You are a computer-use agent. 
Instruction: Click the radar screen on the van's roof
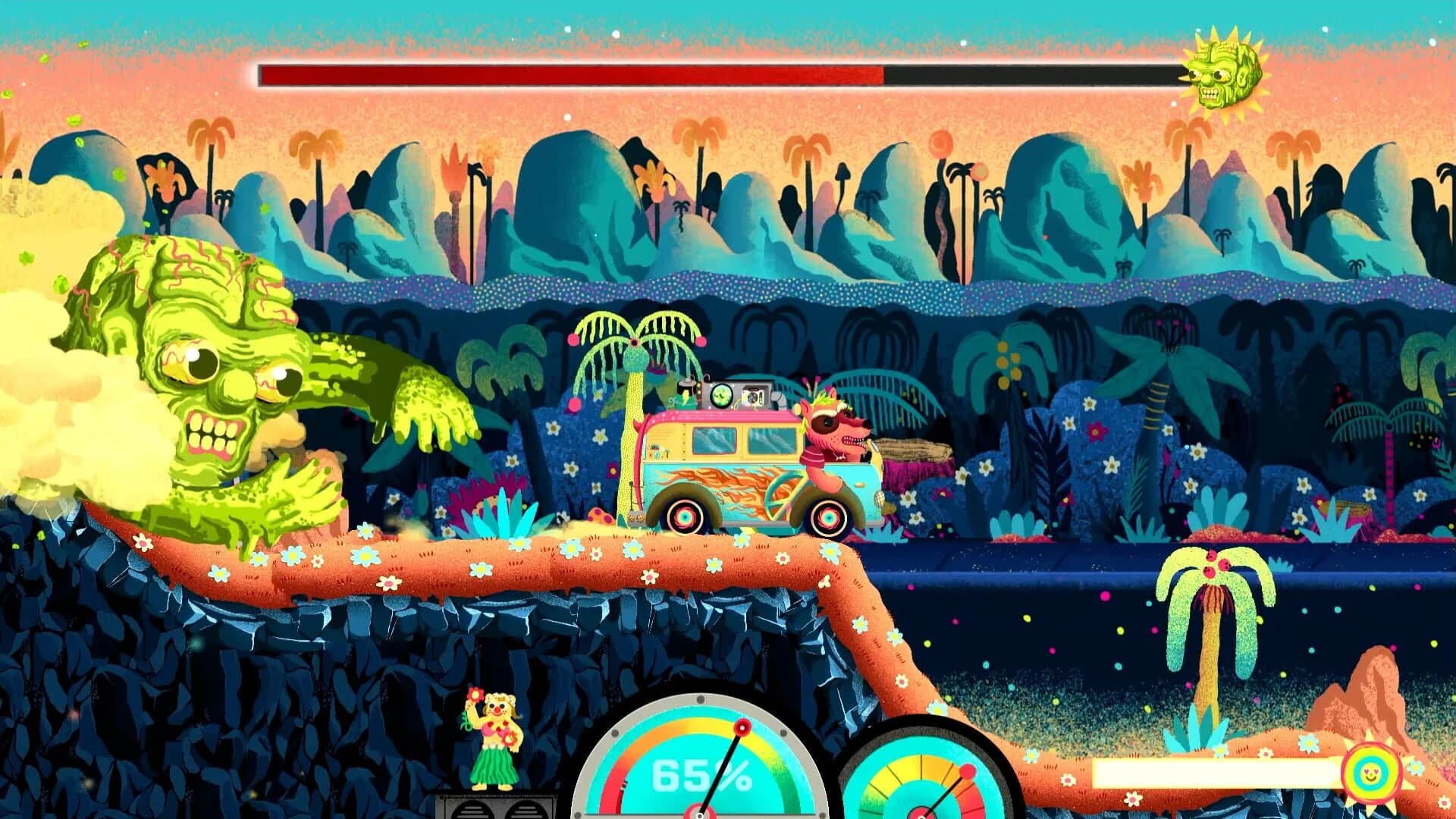(720, 395)
